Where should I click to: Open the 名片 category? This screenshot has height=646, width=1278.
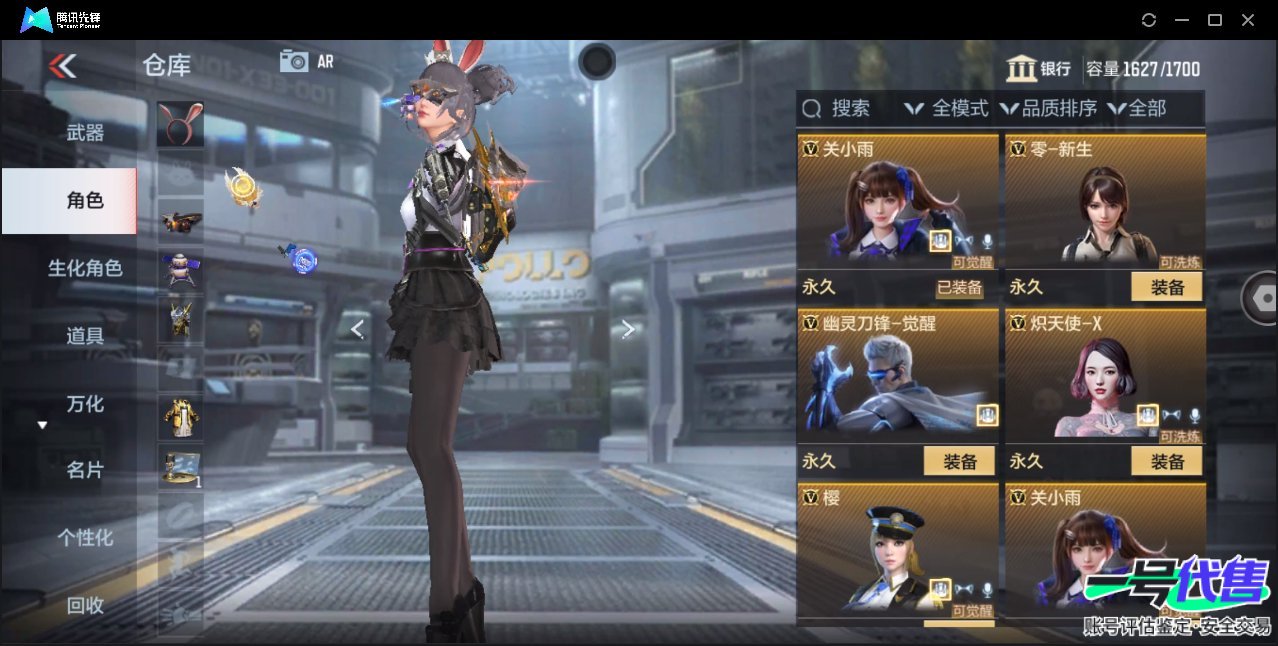[x=85, y=470]
